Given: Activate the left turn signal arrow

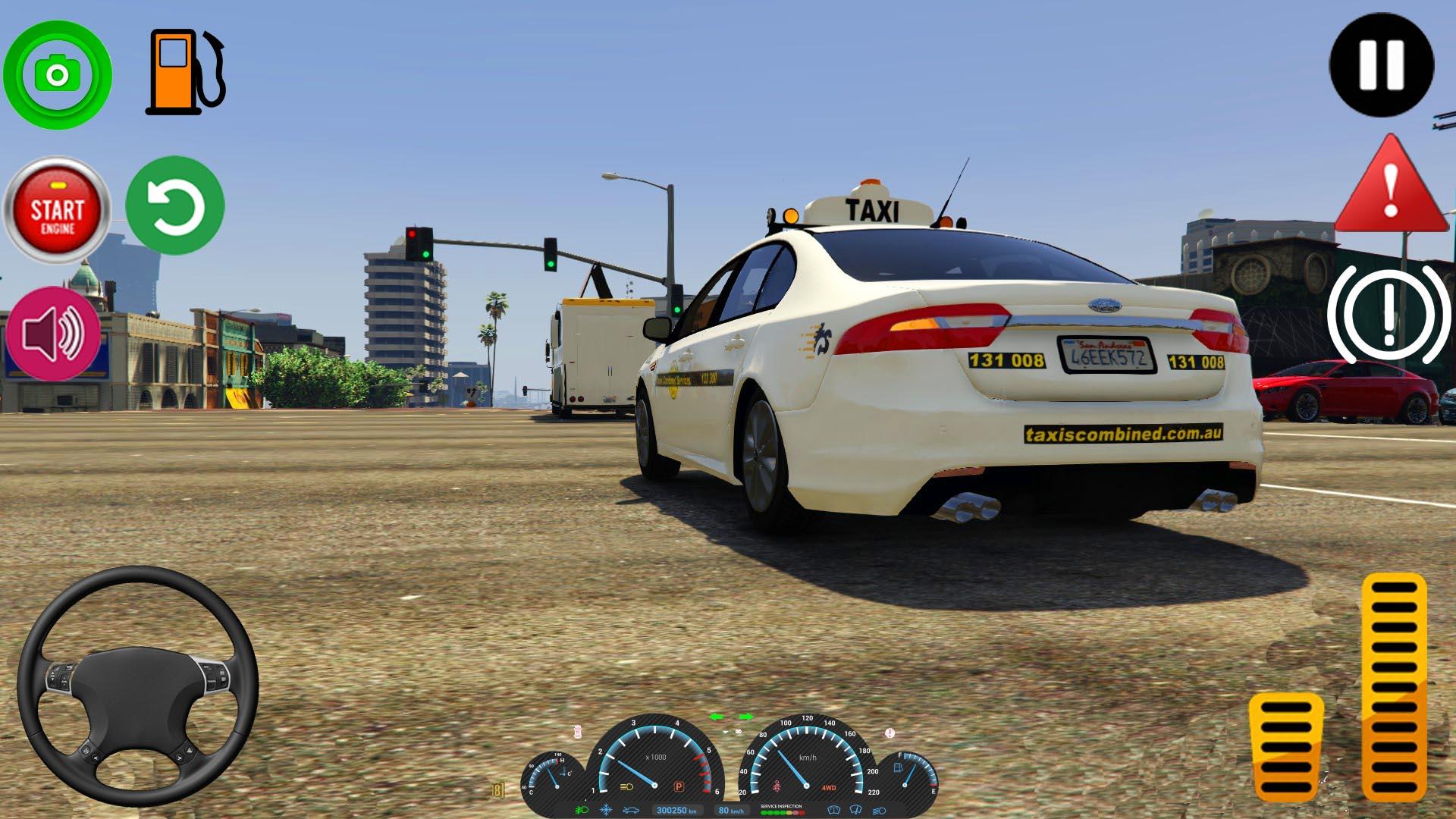Looking at the screenshot, I should pos(717,716).
